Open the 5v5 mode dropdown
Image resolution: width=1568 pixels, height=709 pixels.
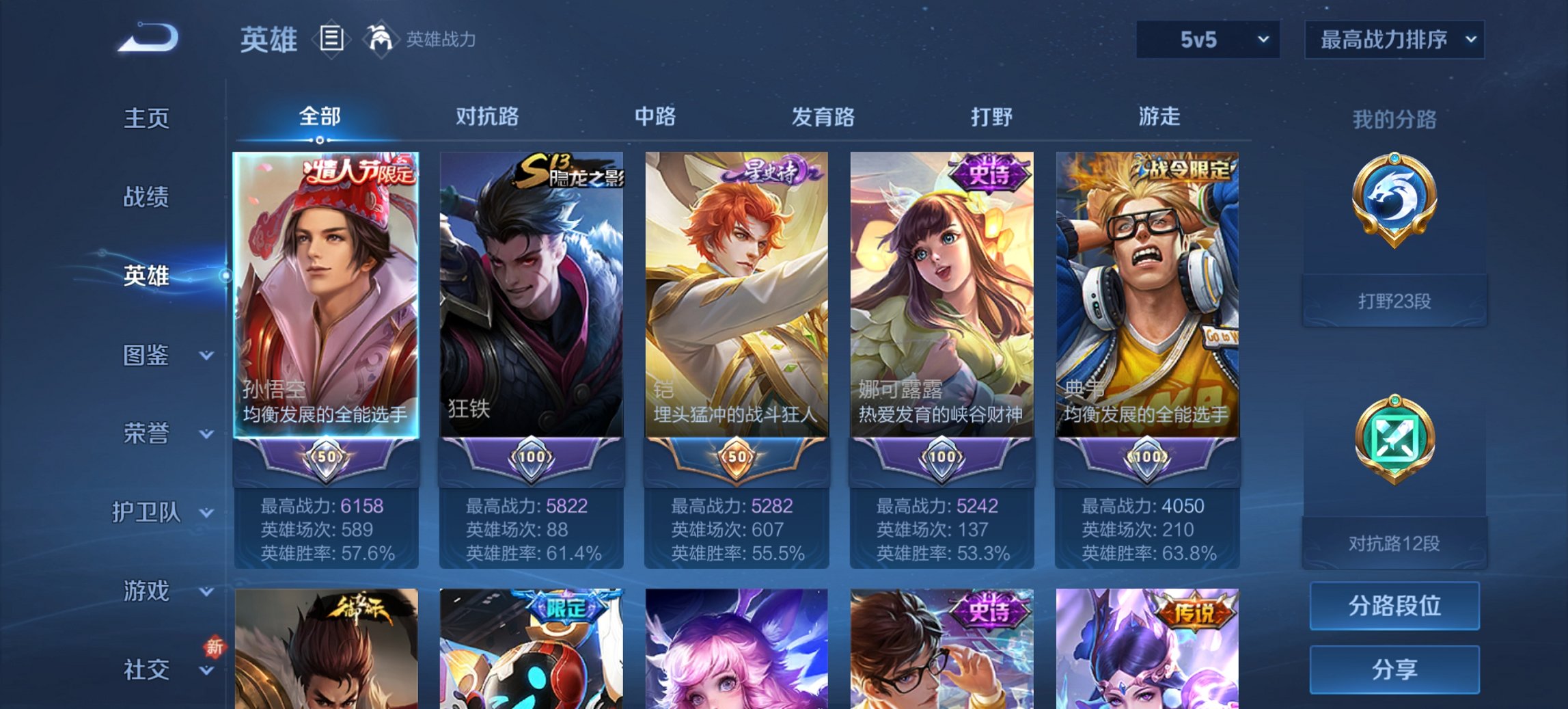1209,40
